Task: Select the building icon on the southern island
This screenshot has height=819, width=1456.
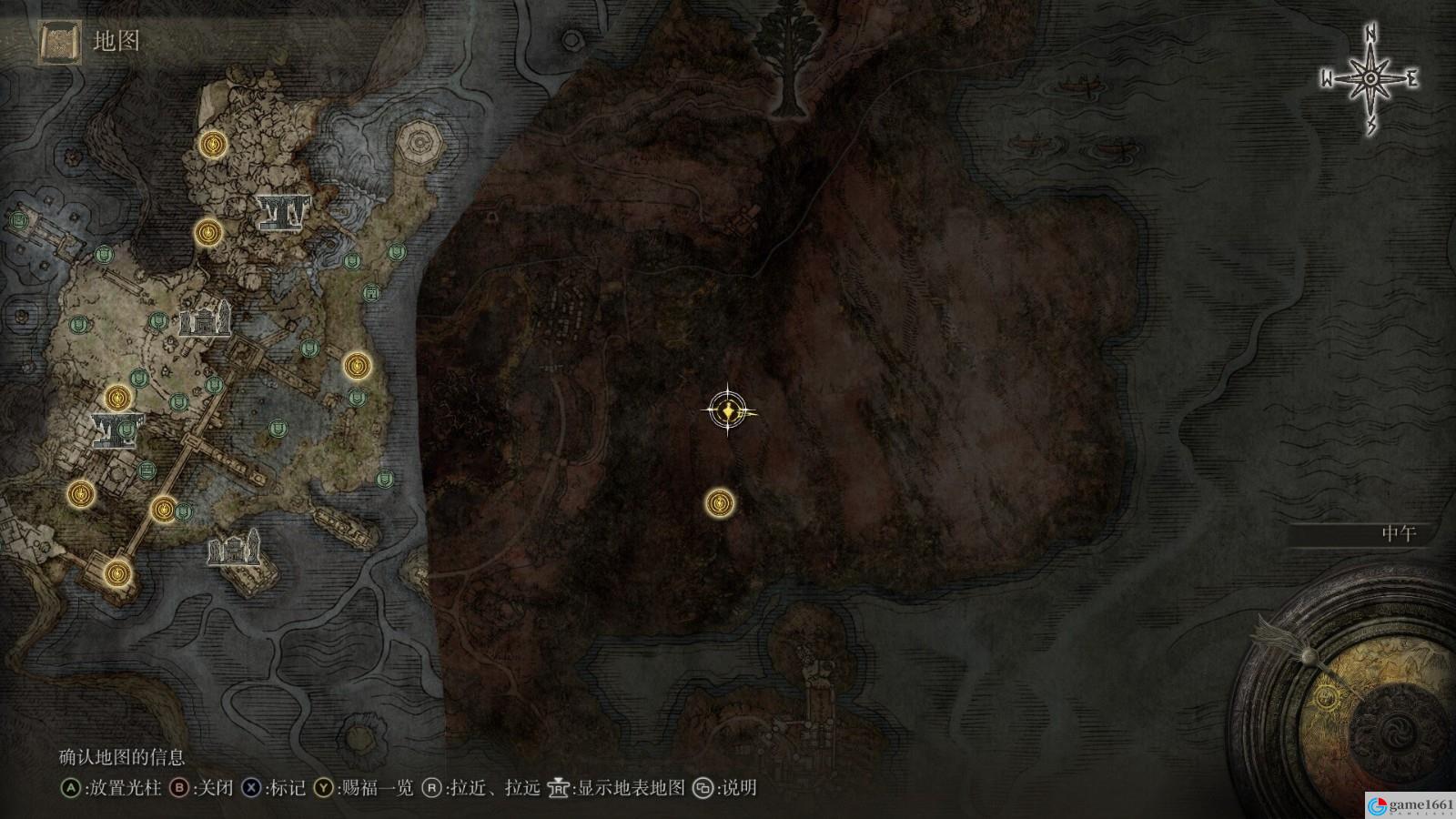Action: (235, 550)
